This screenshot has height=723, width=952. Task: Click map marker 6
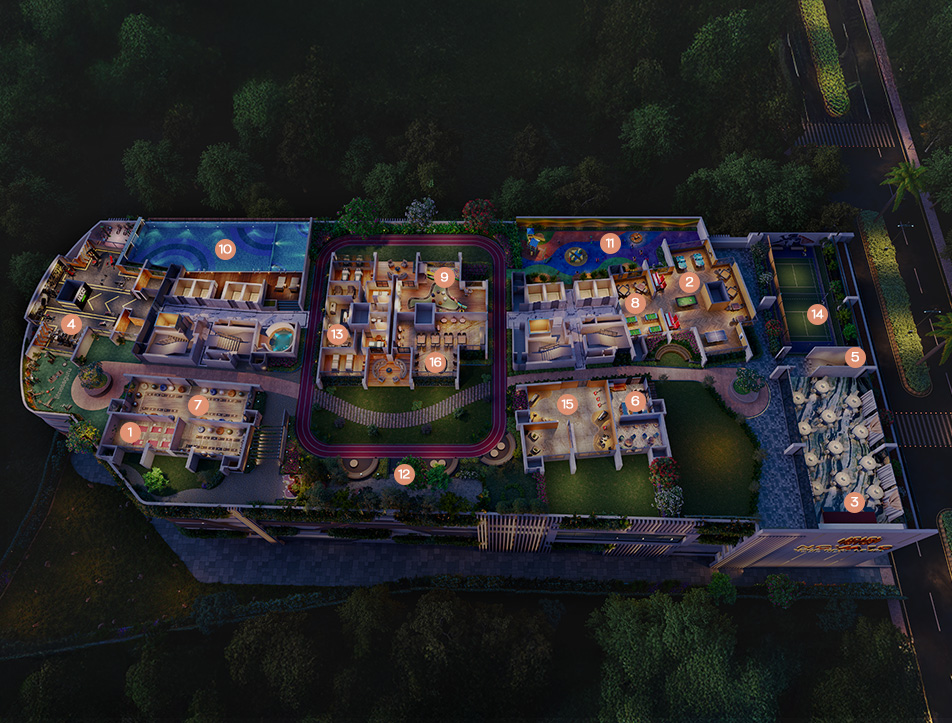tap(634, 401)
